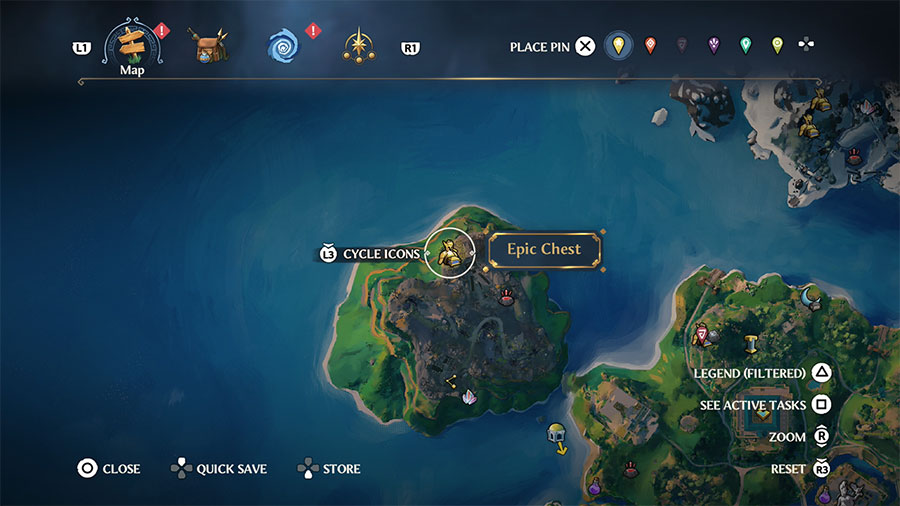Screen dimensions: 900x506
Task: Open the Map tab
Action: pyautogui.click(x=132, y=47)
